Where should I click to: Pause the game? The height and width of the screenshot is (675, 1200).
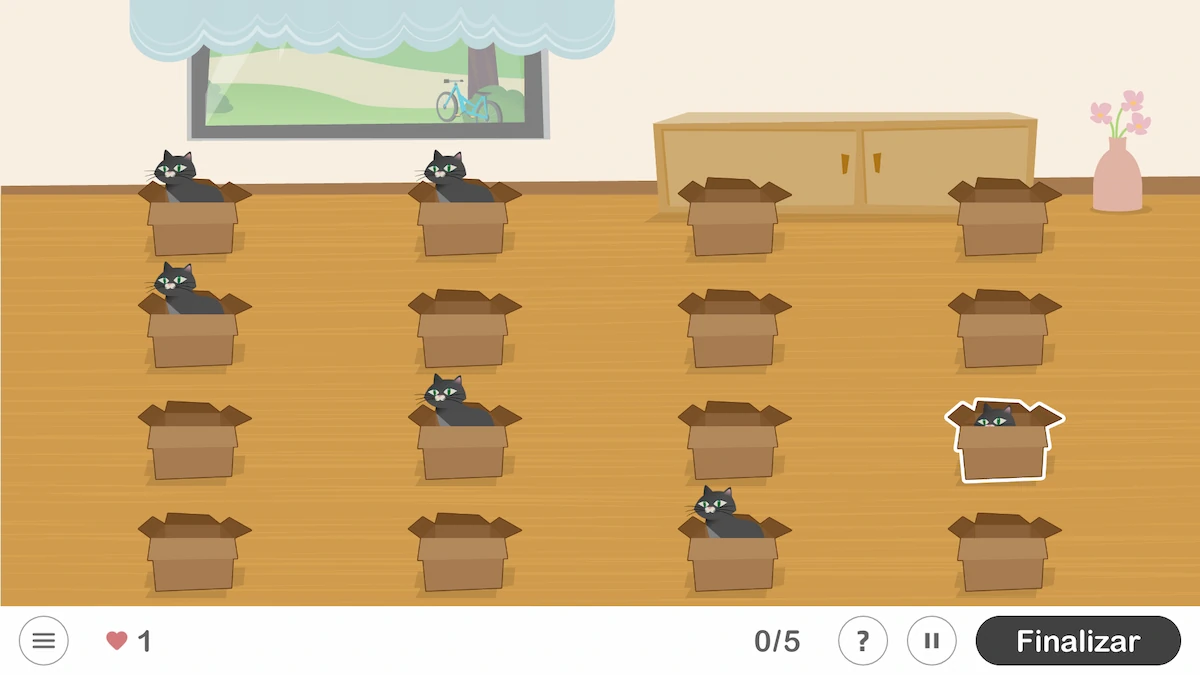click(932, 641)
